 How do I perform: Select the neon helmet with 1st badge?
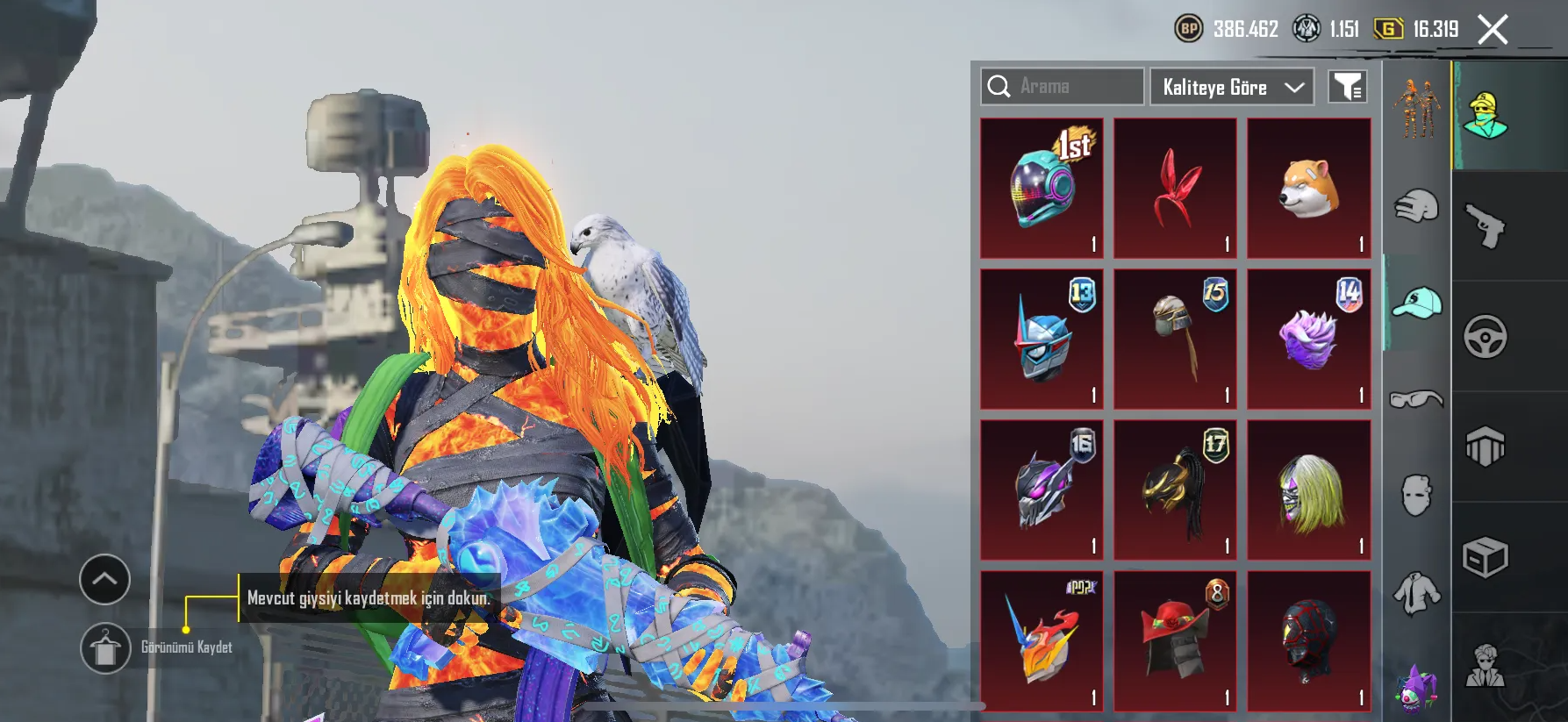click(1042, 188)
